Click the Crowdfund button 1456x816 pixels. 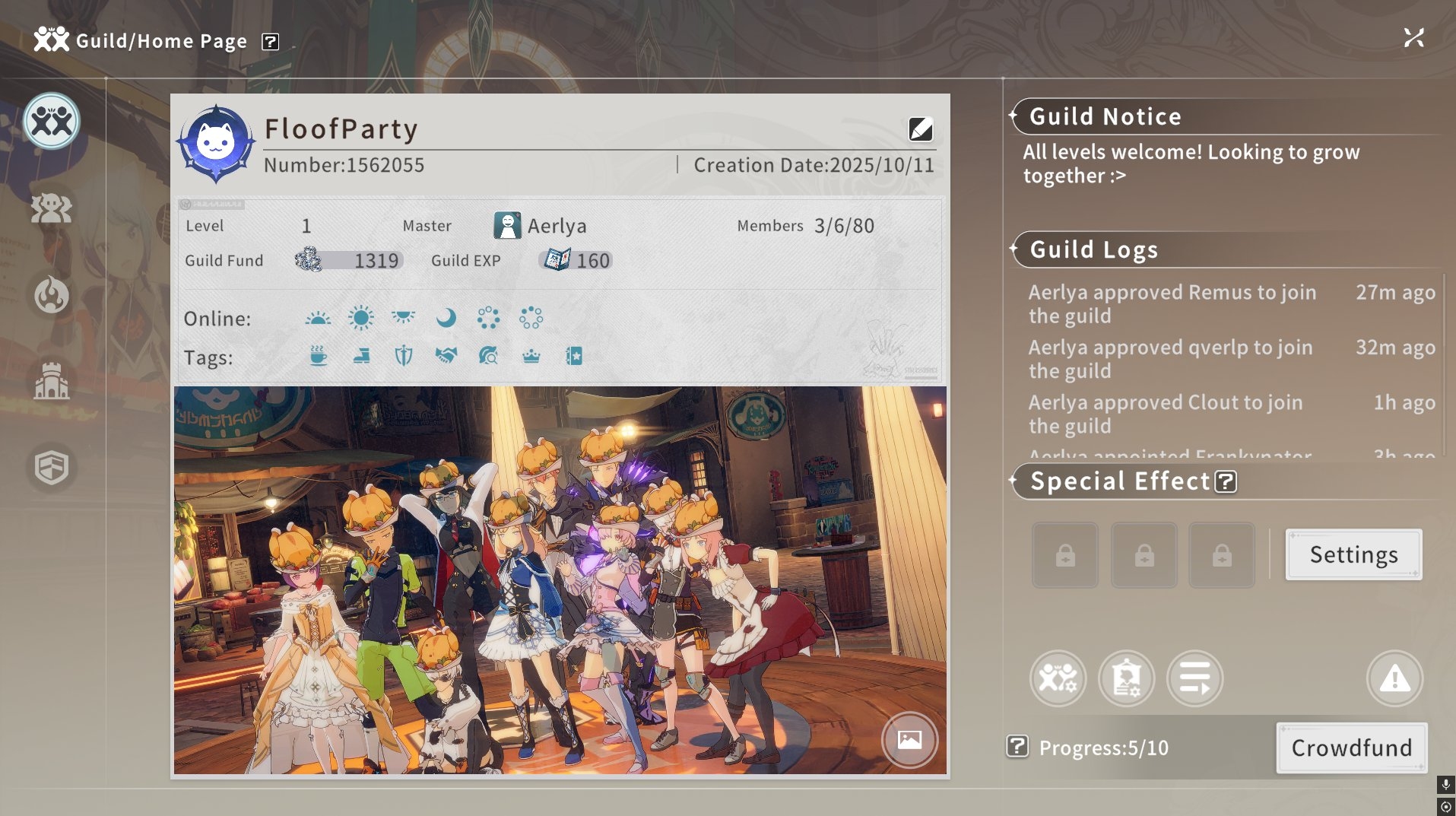pos(1351,748)
